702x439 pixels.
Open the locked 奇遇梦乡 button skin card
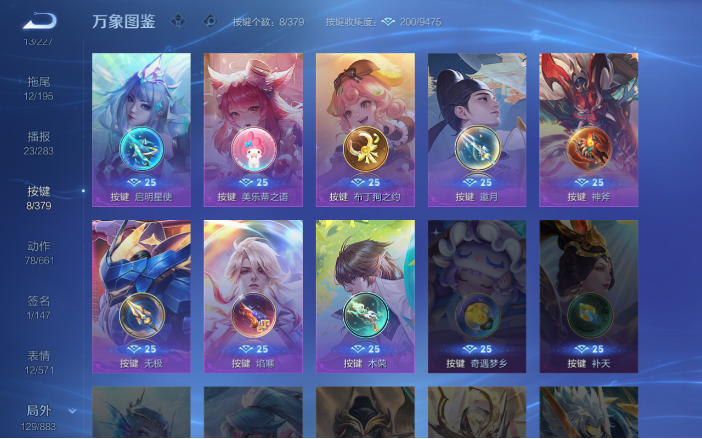click(477, 297)
